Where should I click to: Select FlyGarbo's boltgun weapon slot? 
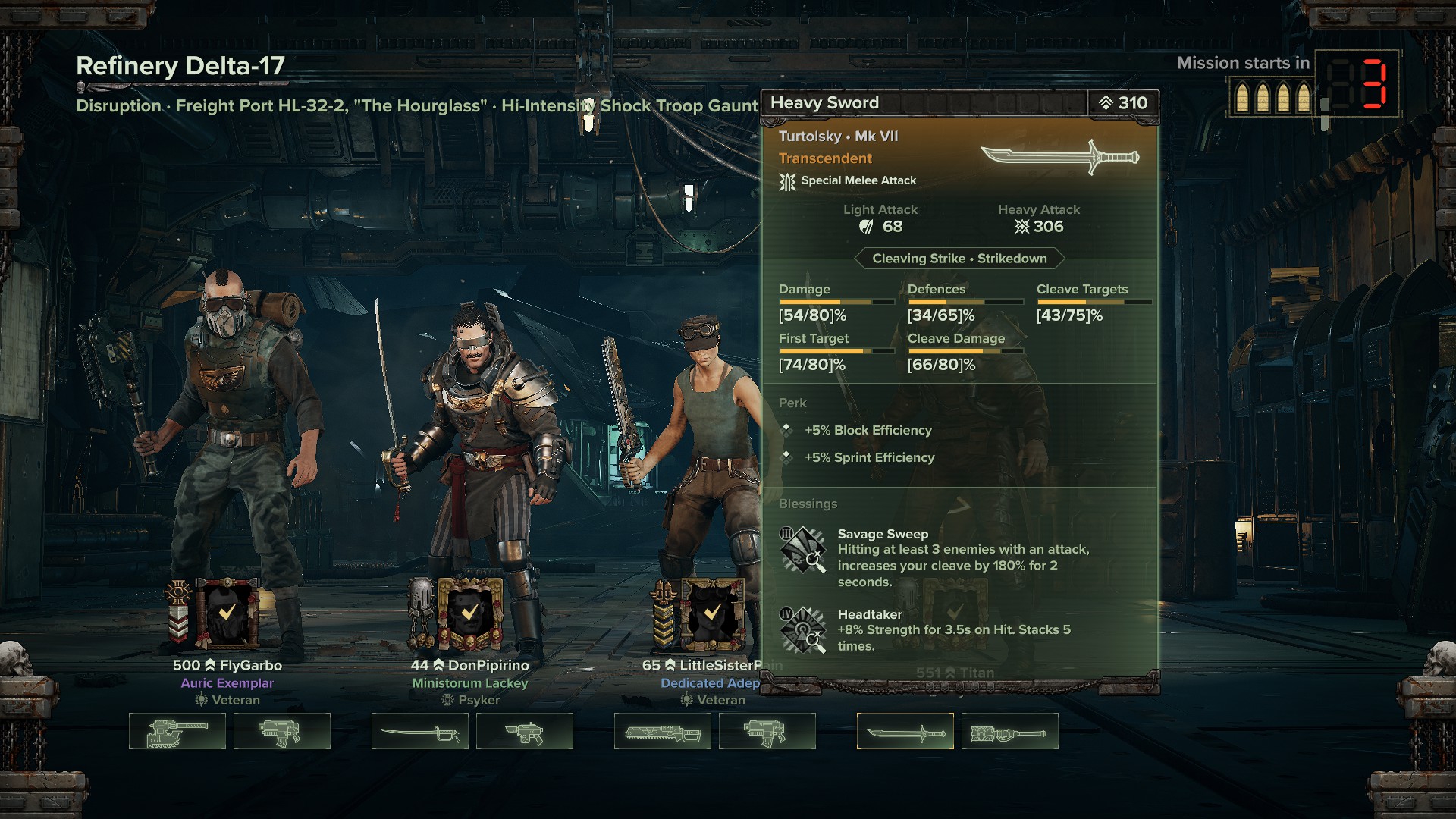[282, 731]
